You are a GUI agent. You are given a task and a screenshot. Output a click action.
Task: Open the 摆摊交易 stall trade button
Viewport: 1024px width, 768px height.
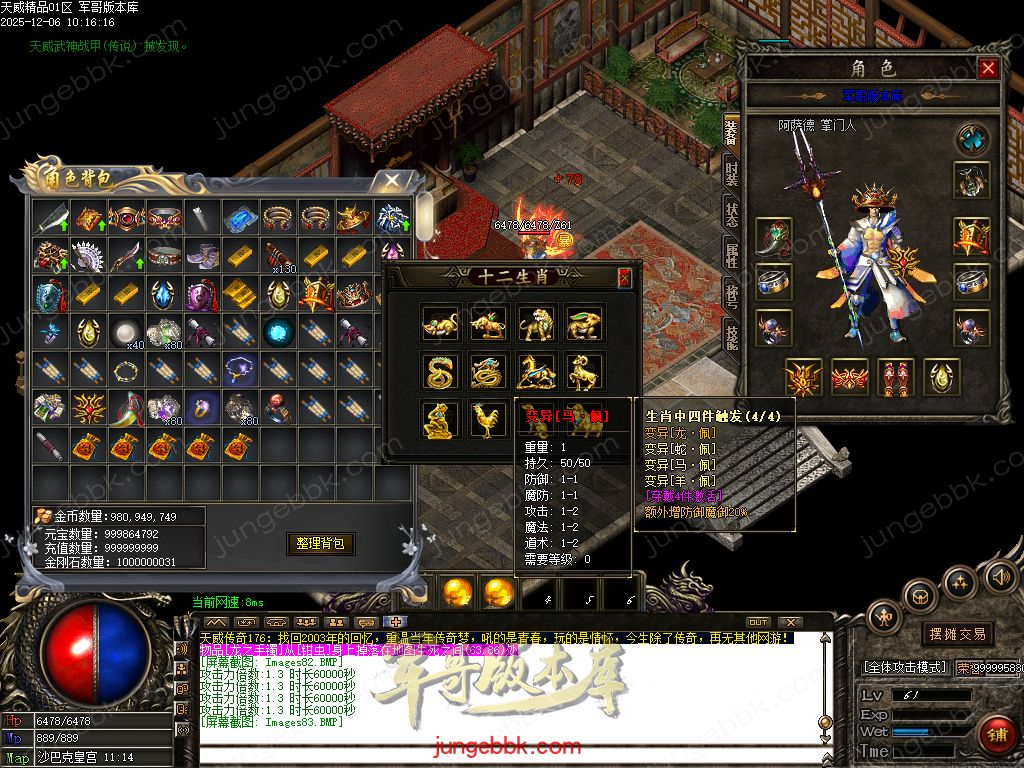tap(957, 634)
